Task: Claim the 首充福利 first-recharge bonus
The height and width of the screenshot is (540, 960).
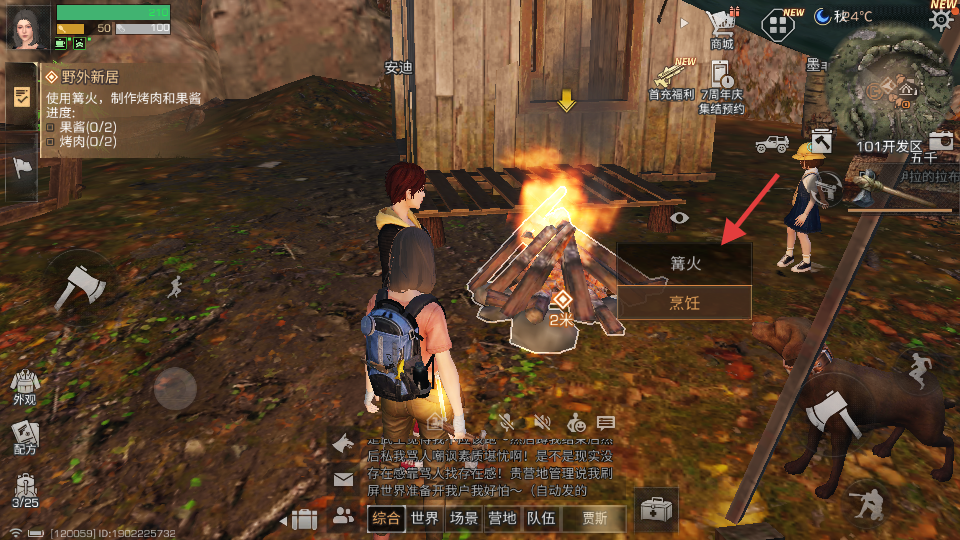Action: (x=672, y=80)
